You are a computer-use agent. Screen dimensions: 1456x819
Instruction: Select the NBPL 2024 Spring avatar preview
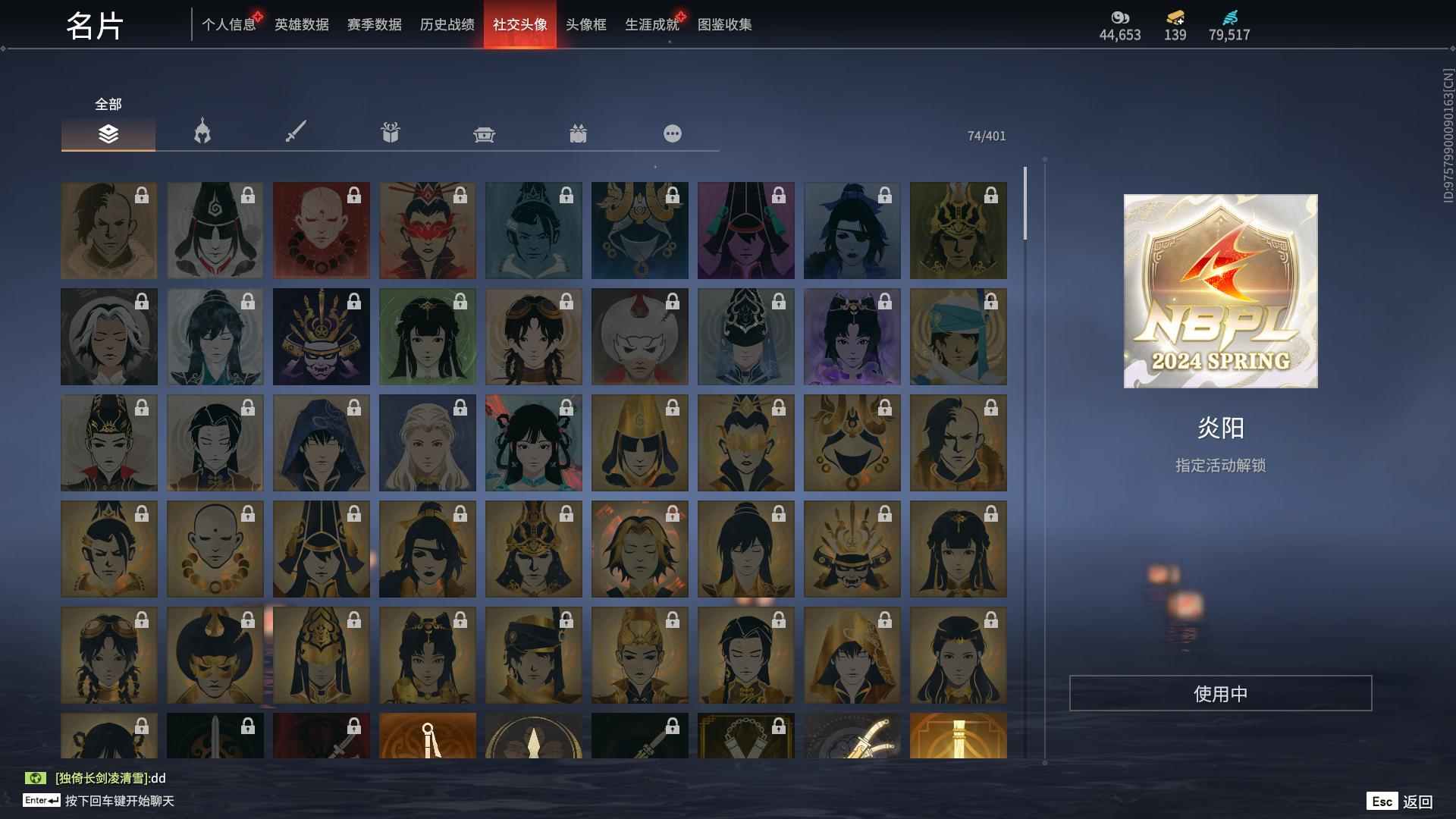(1220, 291)
